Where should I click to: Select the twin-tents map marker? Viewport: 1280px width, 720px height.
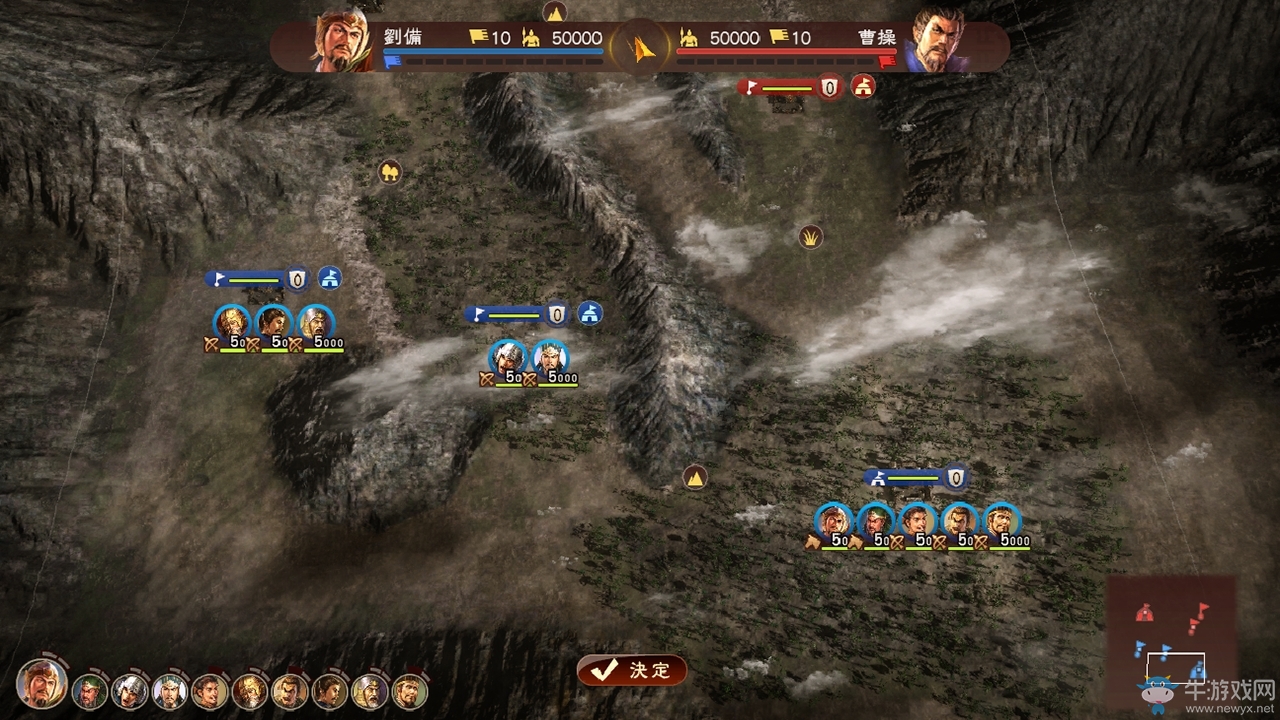[x=389, y=172]
